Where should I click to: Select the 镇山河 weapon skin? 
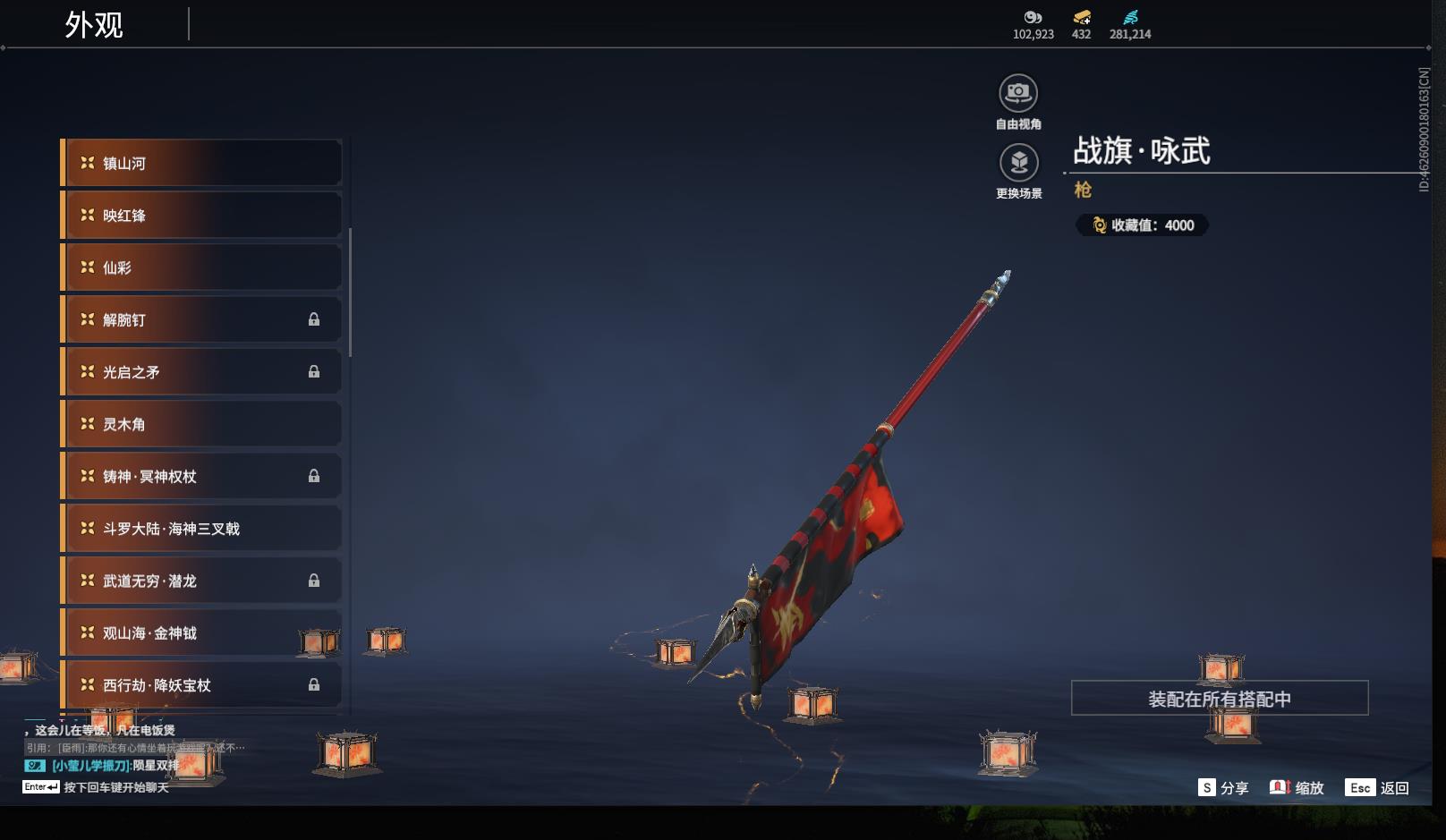(x=202, y=163)
